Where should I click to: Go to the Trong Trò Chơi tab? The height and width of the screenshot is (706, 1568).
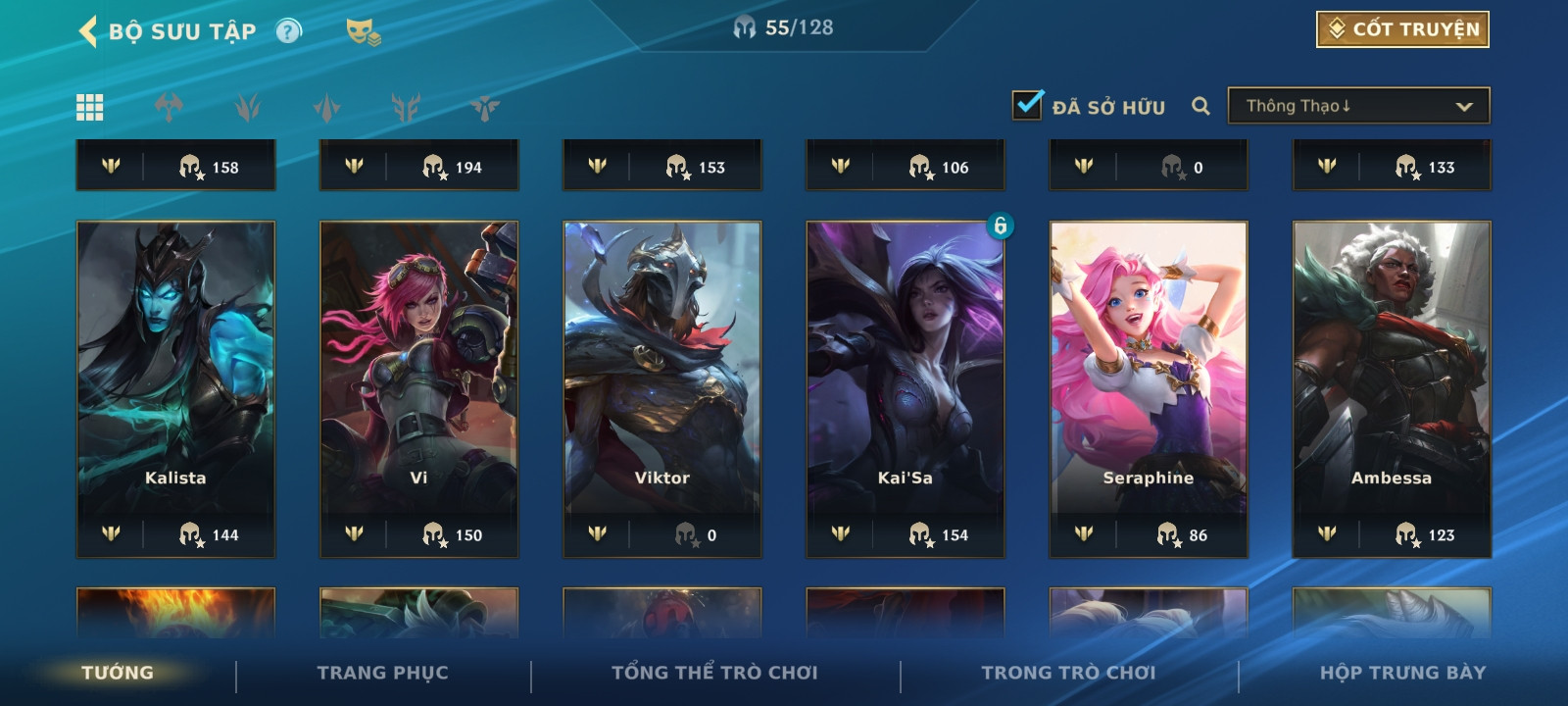1068,673
